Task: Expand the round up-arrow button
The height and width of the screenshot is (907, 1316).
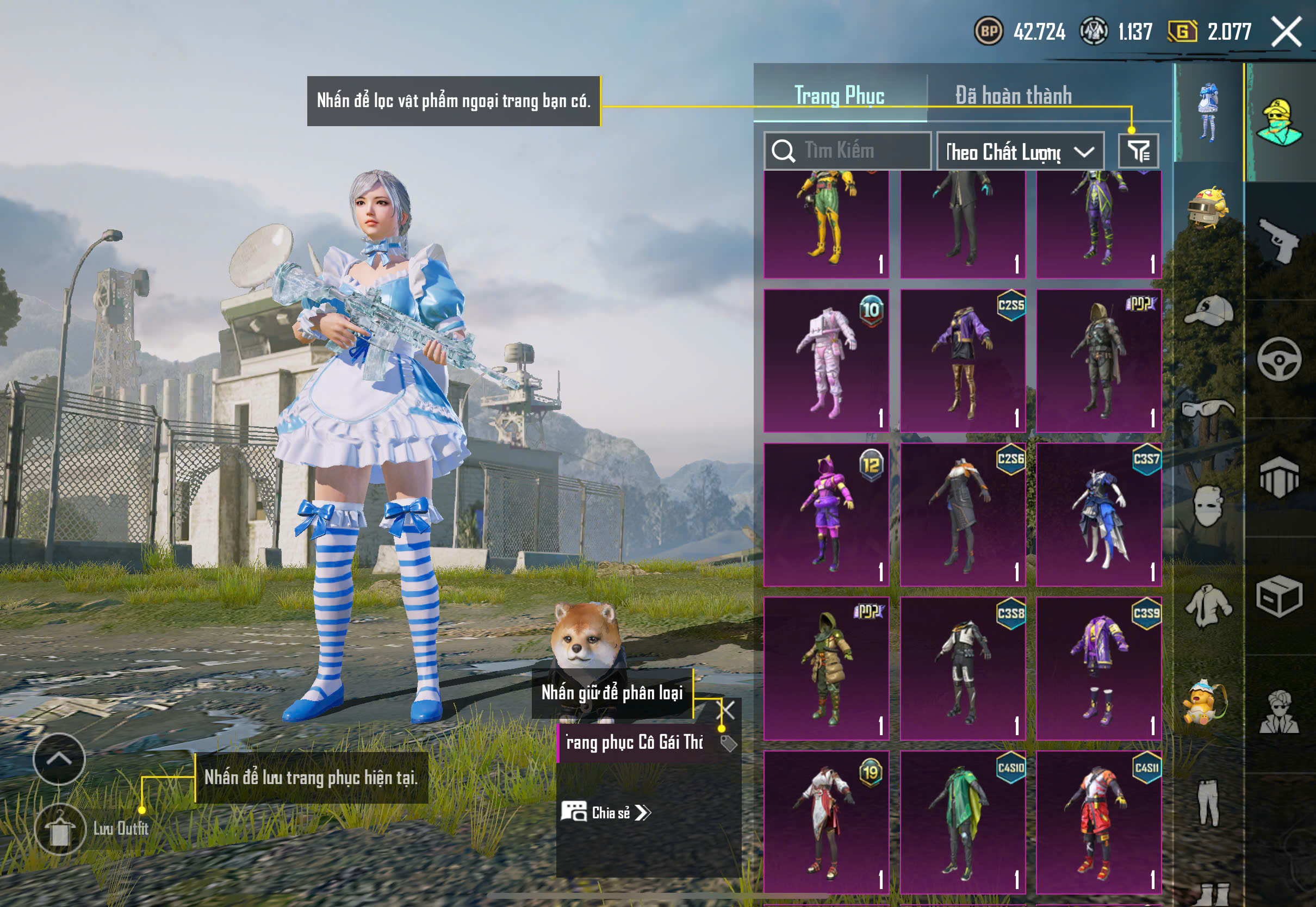Action: pyautogui.click(x=59, y=759)
